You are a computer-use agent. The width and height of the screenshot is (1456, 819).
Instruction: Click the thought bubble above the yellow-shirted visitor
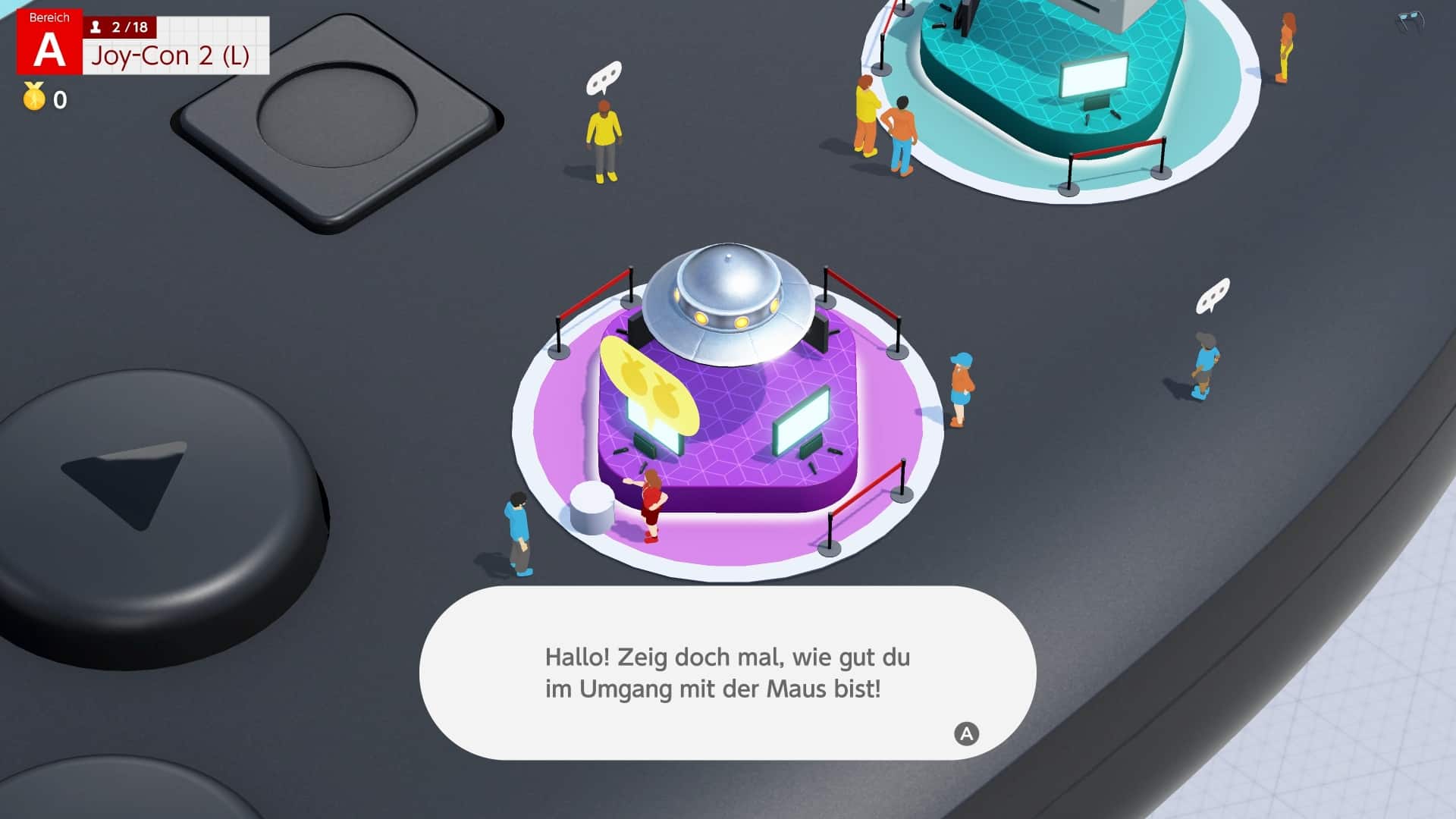(x=603, y=76)
